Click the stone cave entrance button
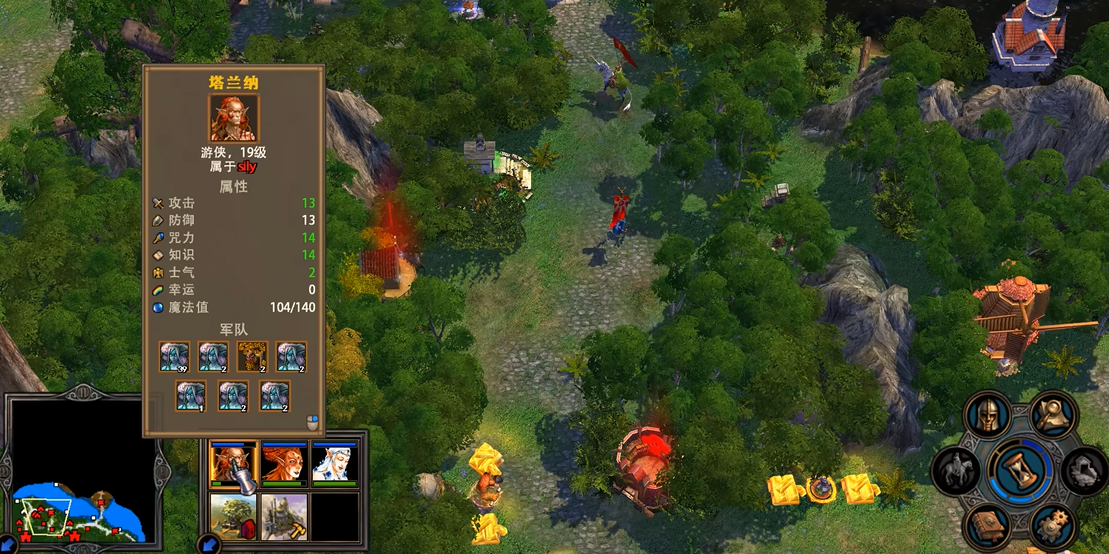The width and height of the screenshot is (1109, 554). 1085,469
